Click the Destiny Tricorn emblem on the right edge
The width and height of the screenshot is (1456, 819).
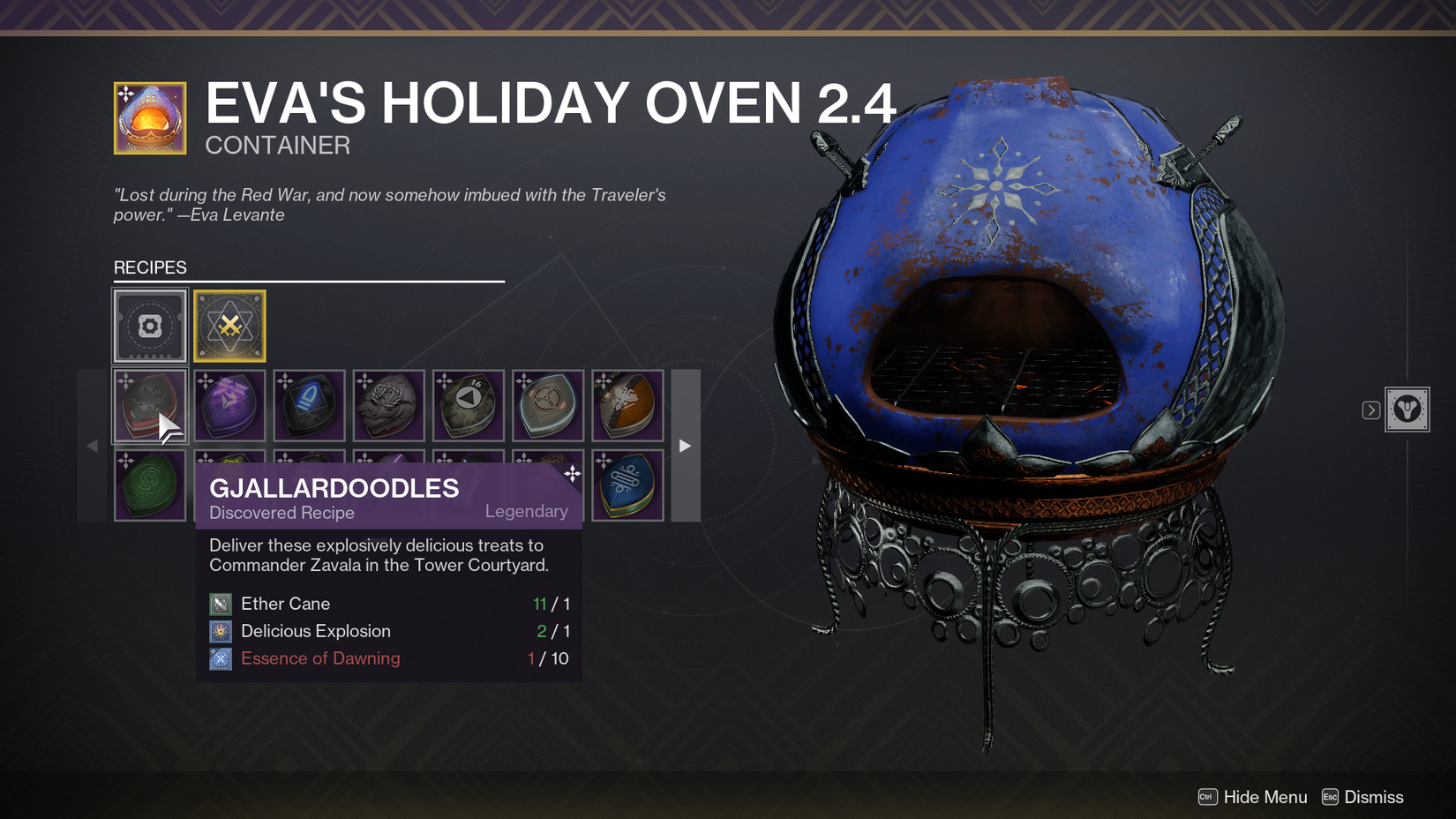click(1407, 409)
